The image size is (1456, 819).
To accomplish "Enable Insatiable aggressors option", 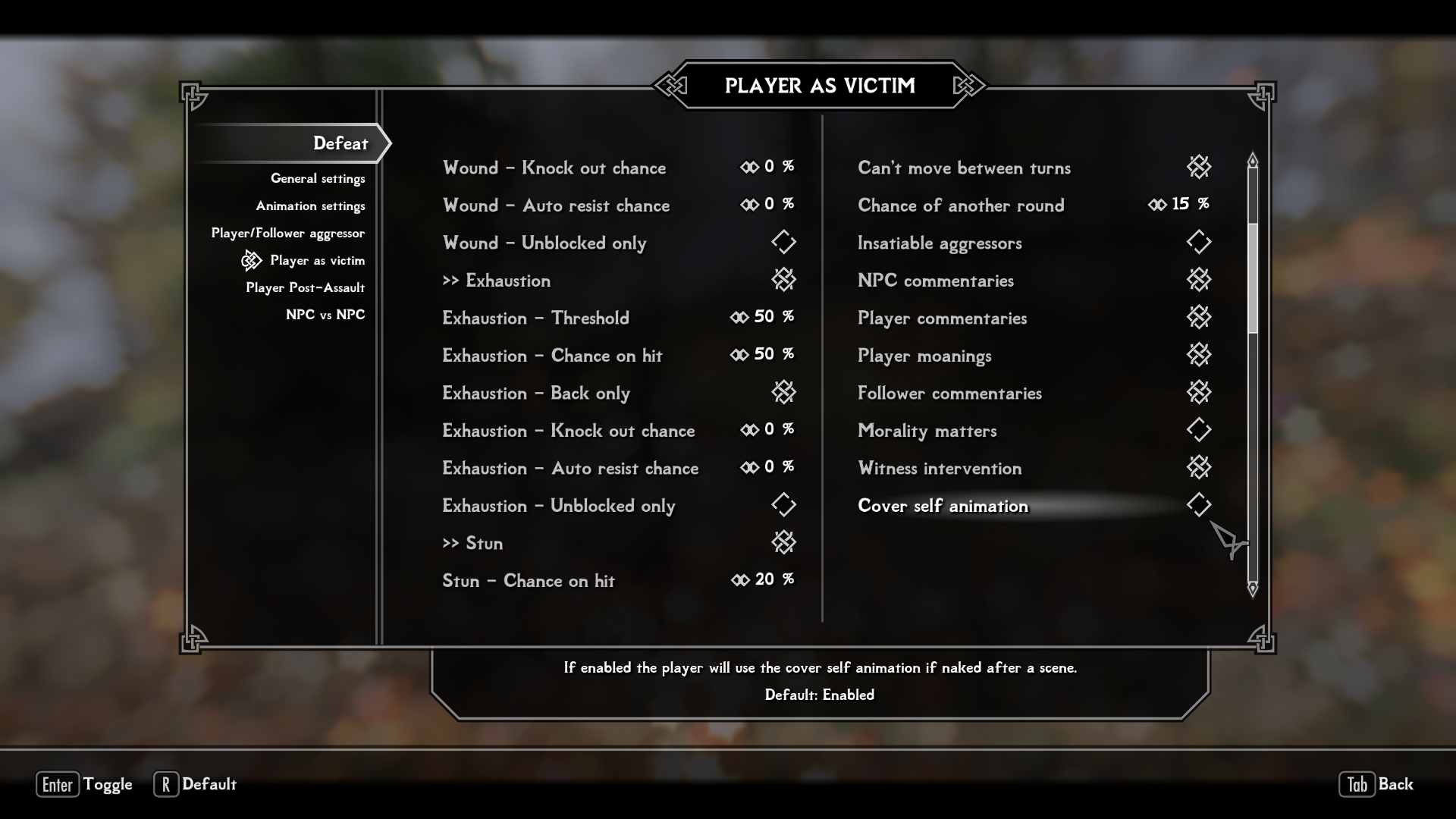I will click(x=1198, y=243).
